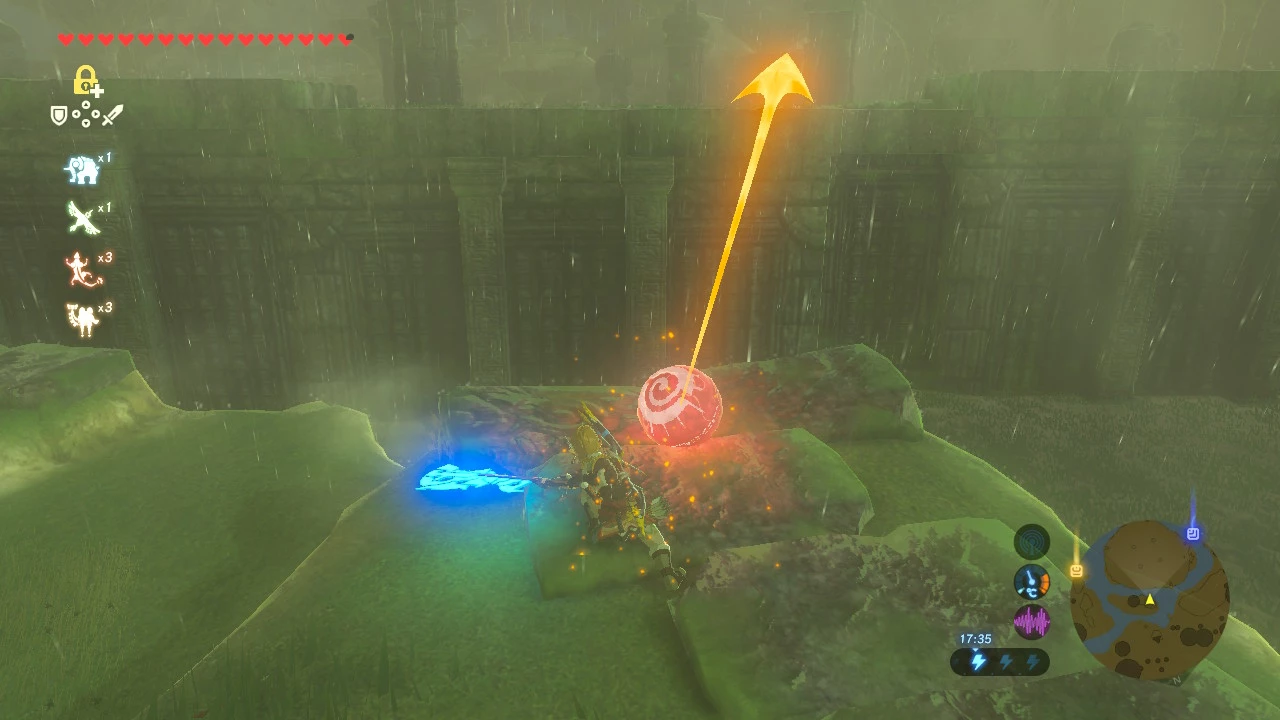This screenshot has width=1280, height=720.
Task: Select the shield icon beside the d-pad
Action: pos(59,116)
